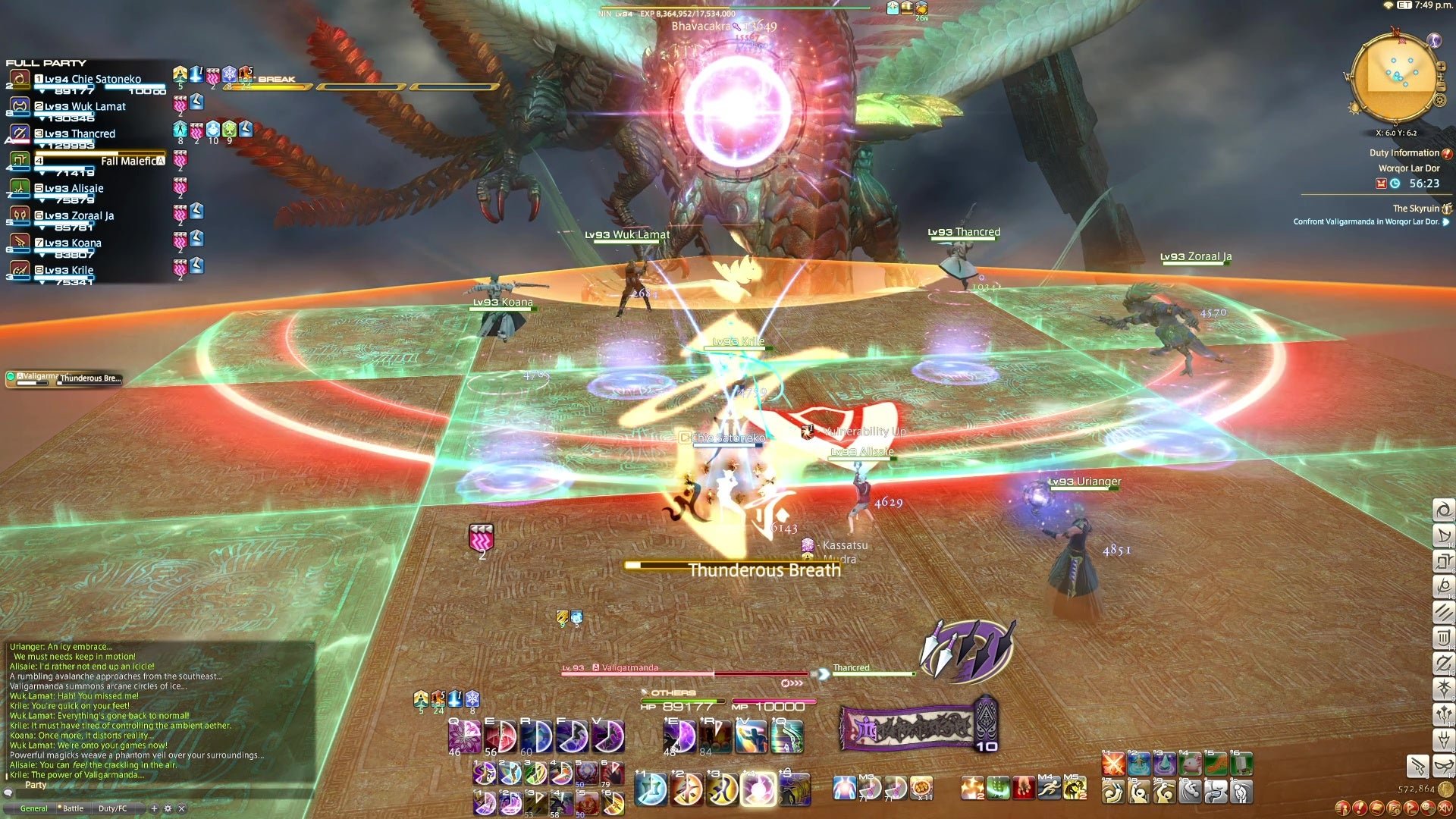Select Valigarmanda focus target bar

[64, 378]
